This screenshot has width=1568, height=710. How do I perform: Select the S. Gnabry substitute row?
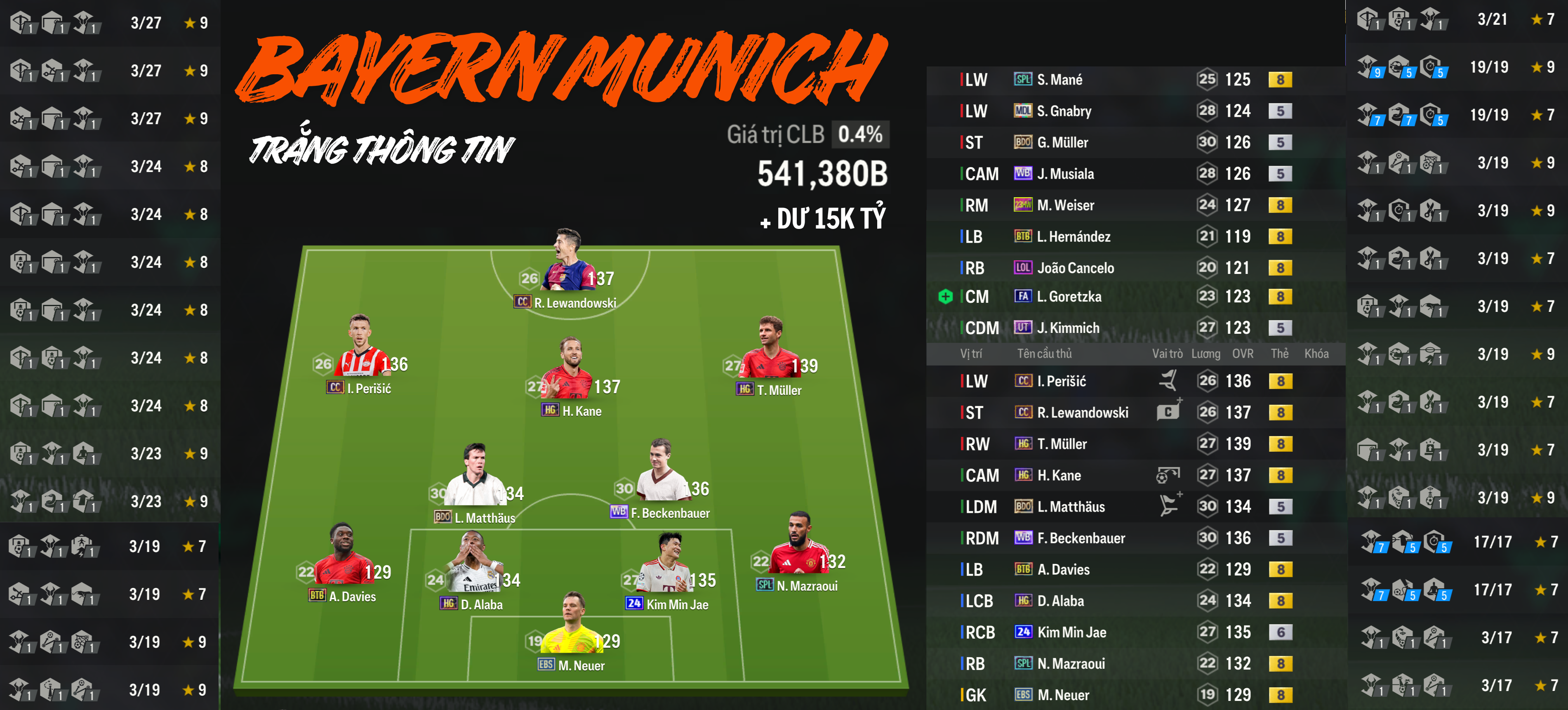1063,111
